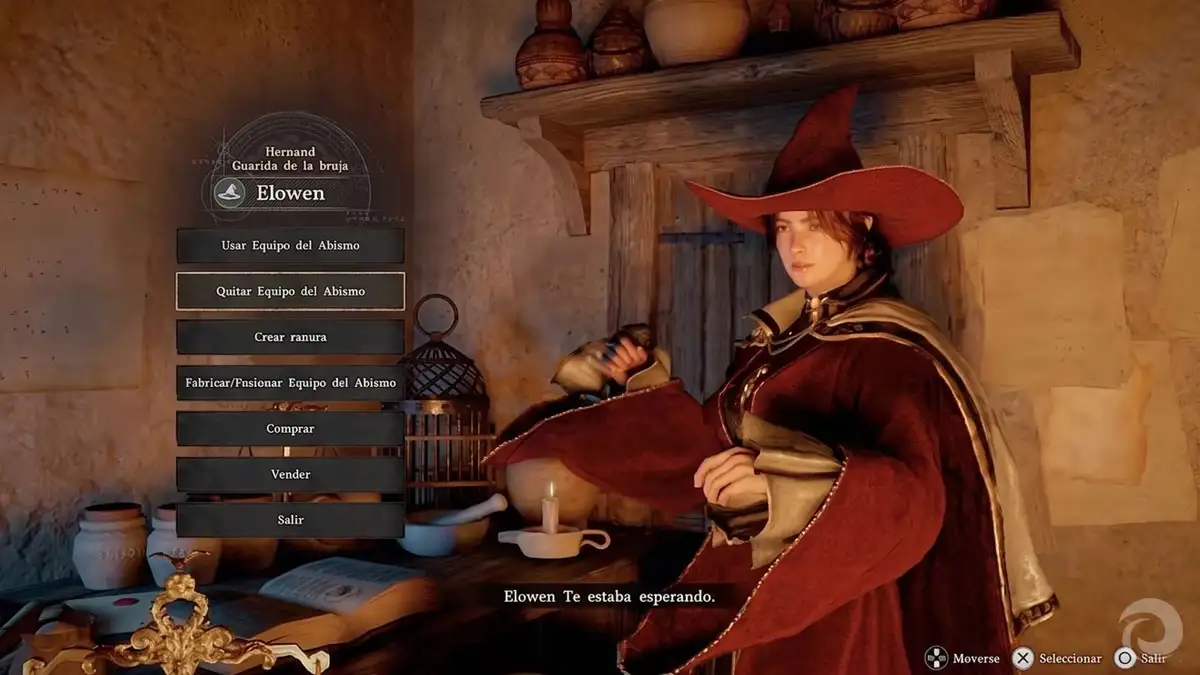Choose Quitar Equipo del Abismo option

(290, 291)
